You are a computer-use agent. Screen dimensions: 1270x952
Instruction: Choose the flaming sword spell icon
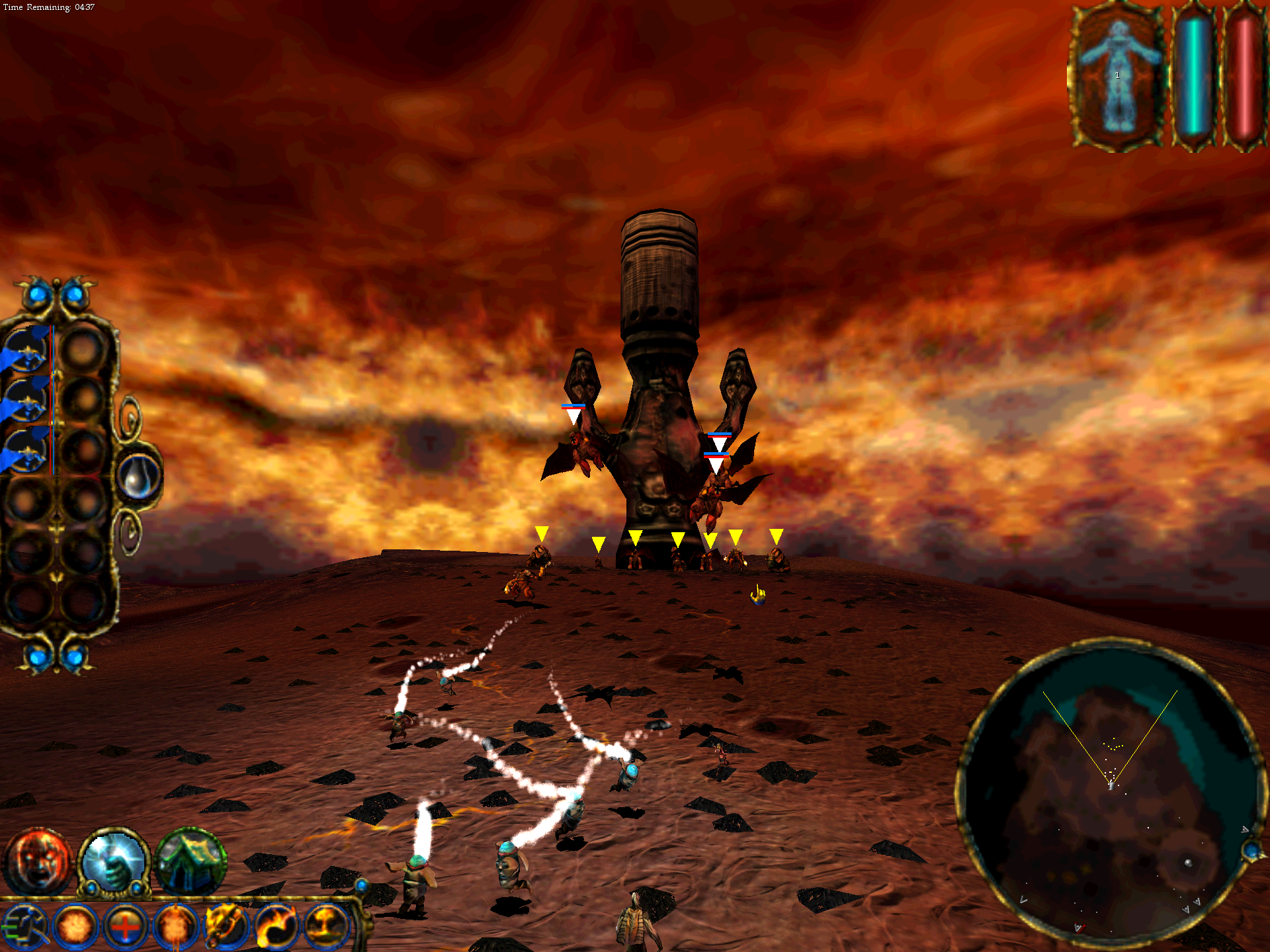pyautogui.click(x=226, y=927)
